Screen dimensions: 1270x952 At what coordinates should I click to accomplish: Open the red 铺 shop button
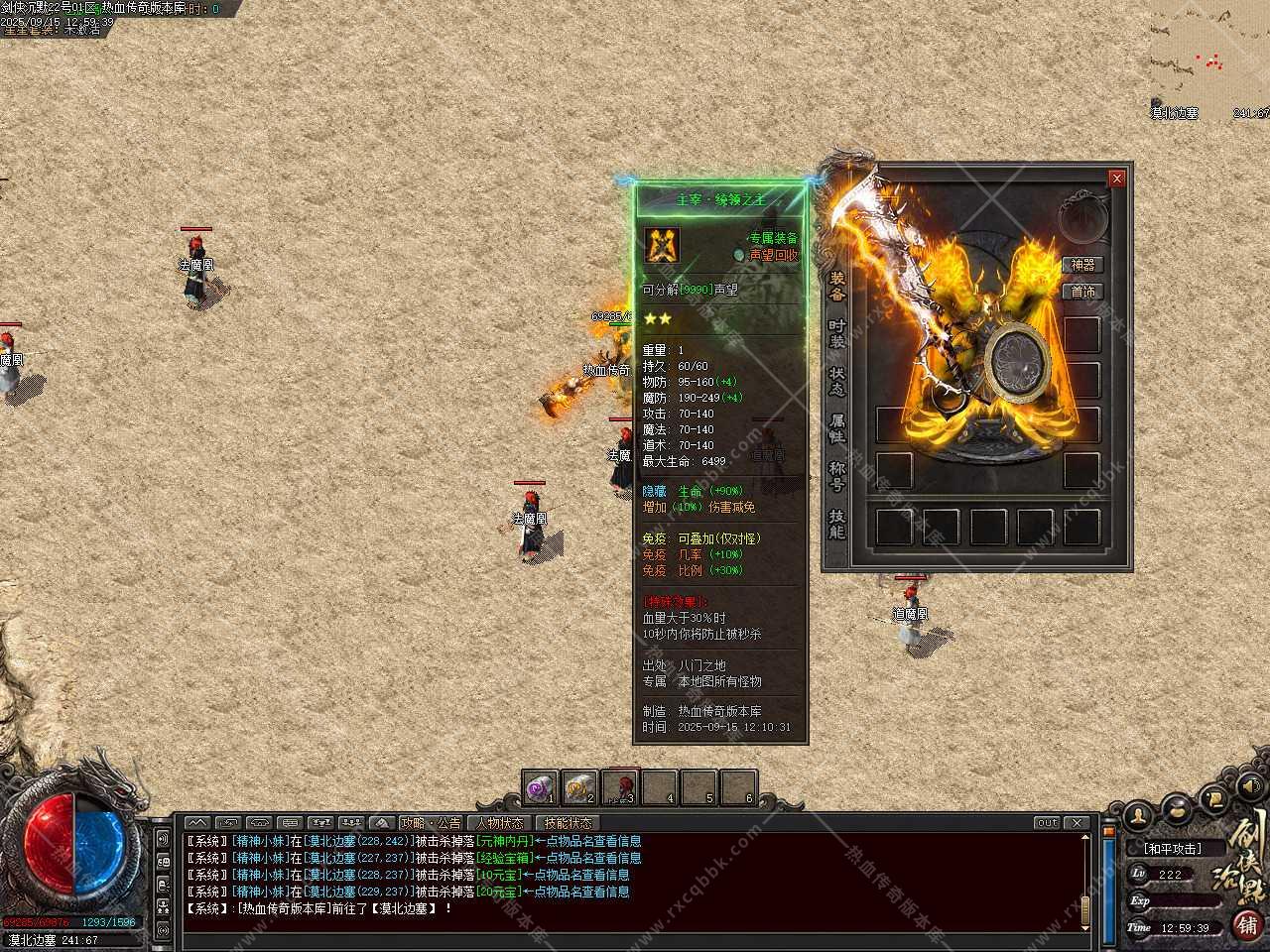(x=1246, y=924)
